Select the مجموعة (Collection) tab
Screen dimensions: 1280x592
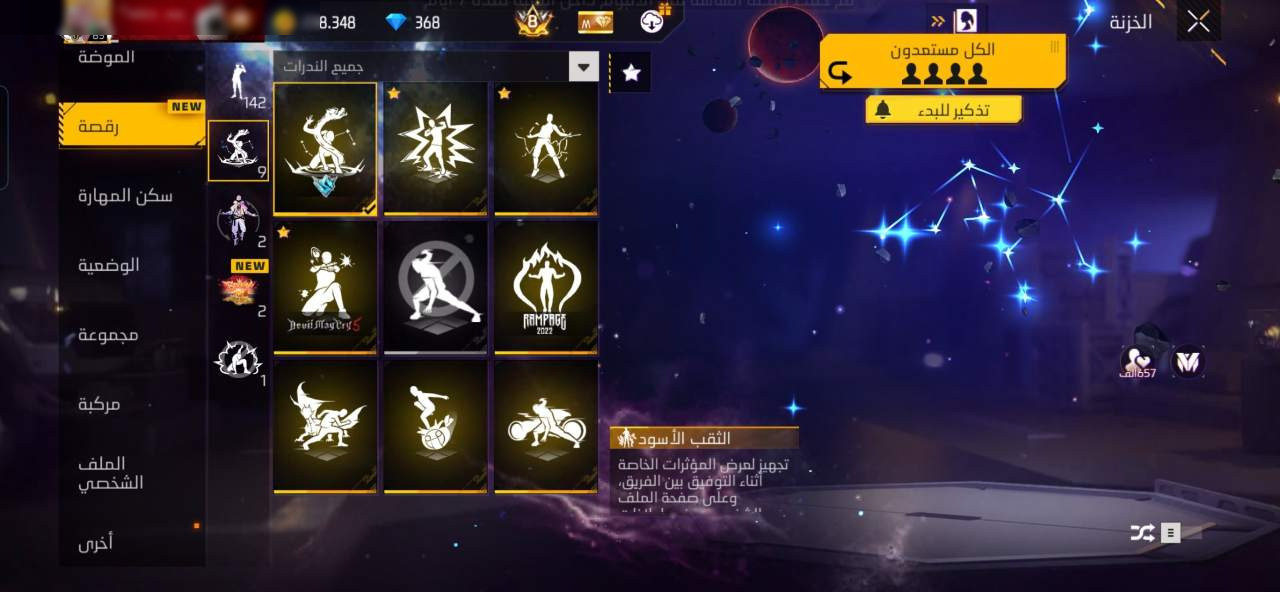click(x=109, y=335)
